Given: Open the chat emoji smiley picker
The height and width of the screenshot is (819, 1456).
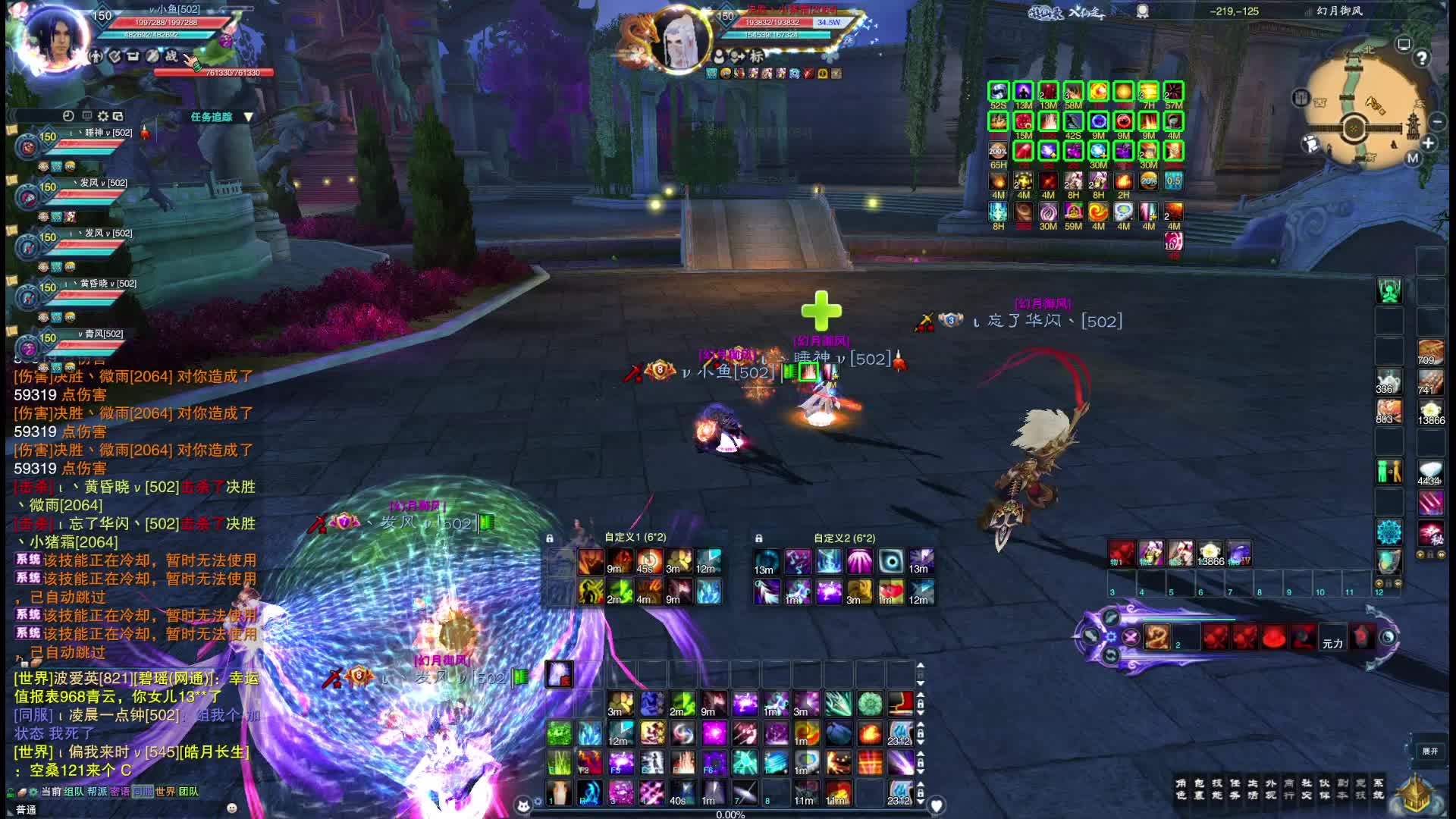Looking at the screenshot, I should (x=232, y=808).
